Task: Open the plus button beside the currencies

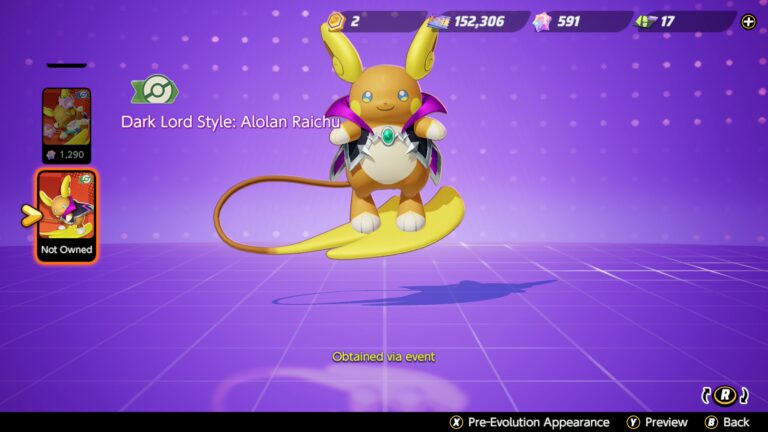Action: (748, 21)
